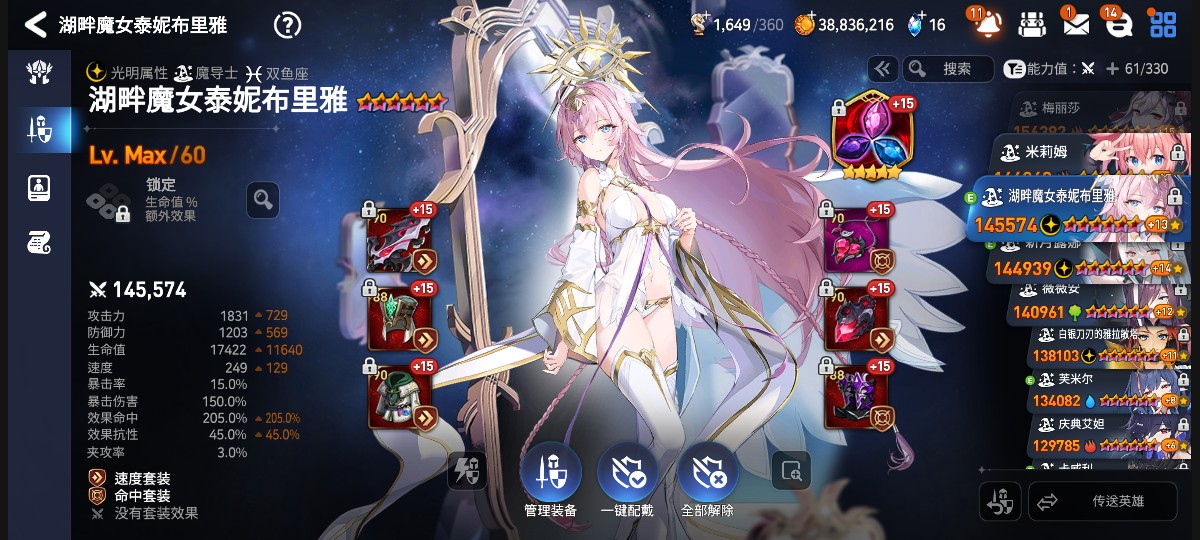Open the mail envelope inbox

(1075, 24)
